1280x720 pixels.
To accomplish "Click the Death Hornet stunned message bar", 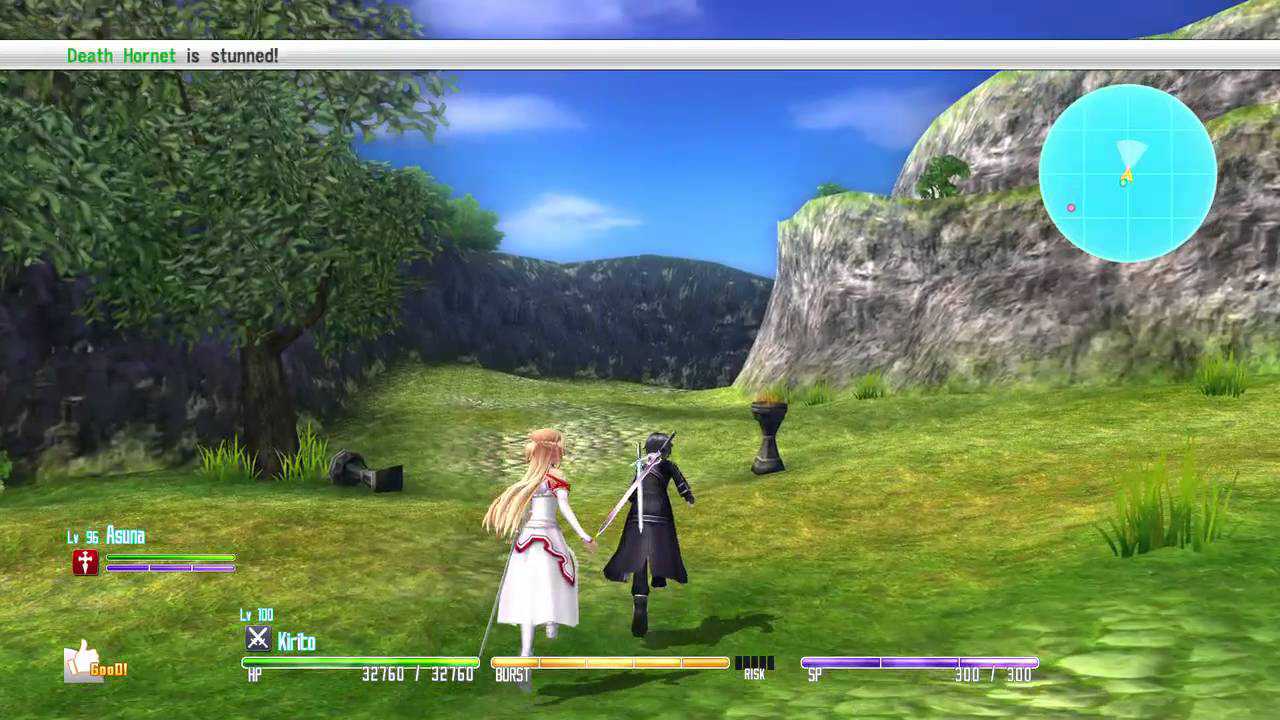I will click(x=640, y=55).
